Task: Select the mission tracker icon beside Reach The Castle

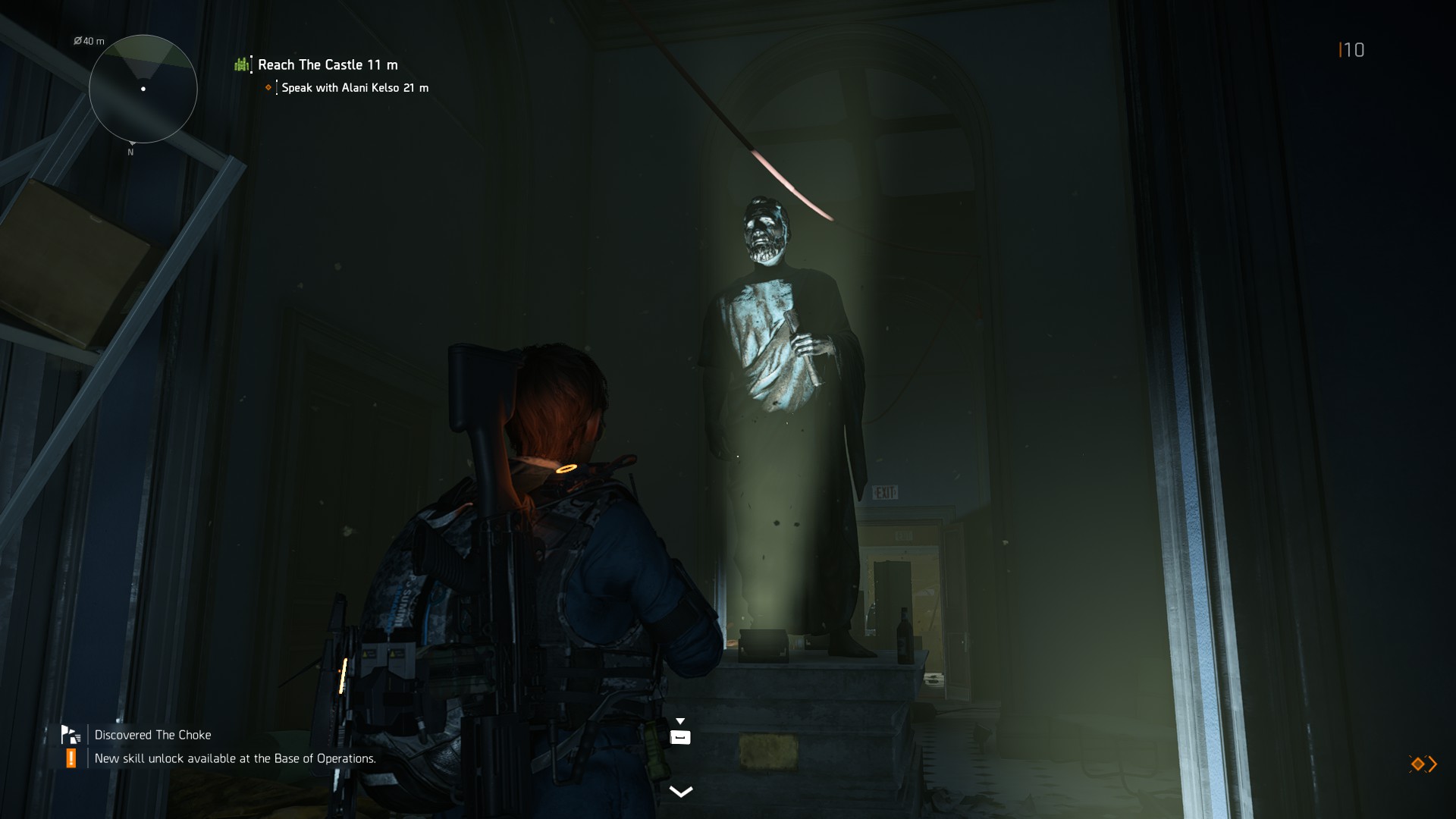Action: point(240,64)
